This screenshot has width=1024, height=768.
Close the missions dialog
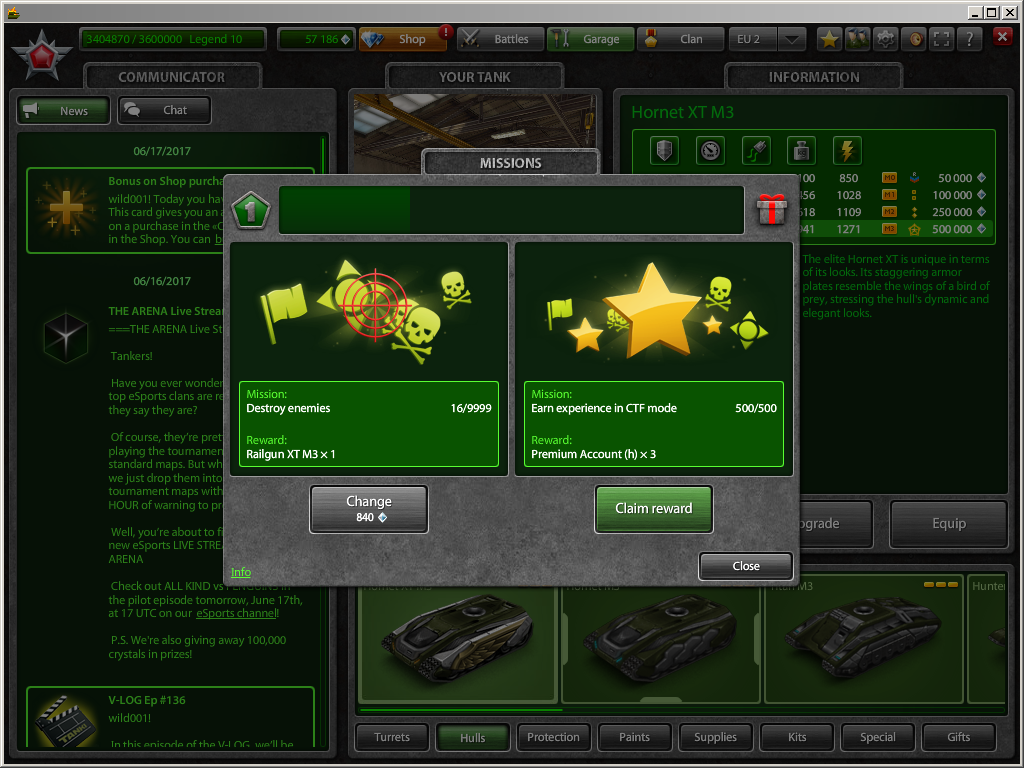(745, 566)
